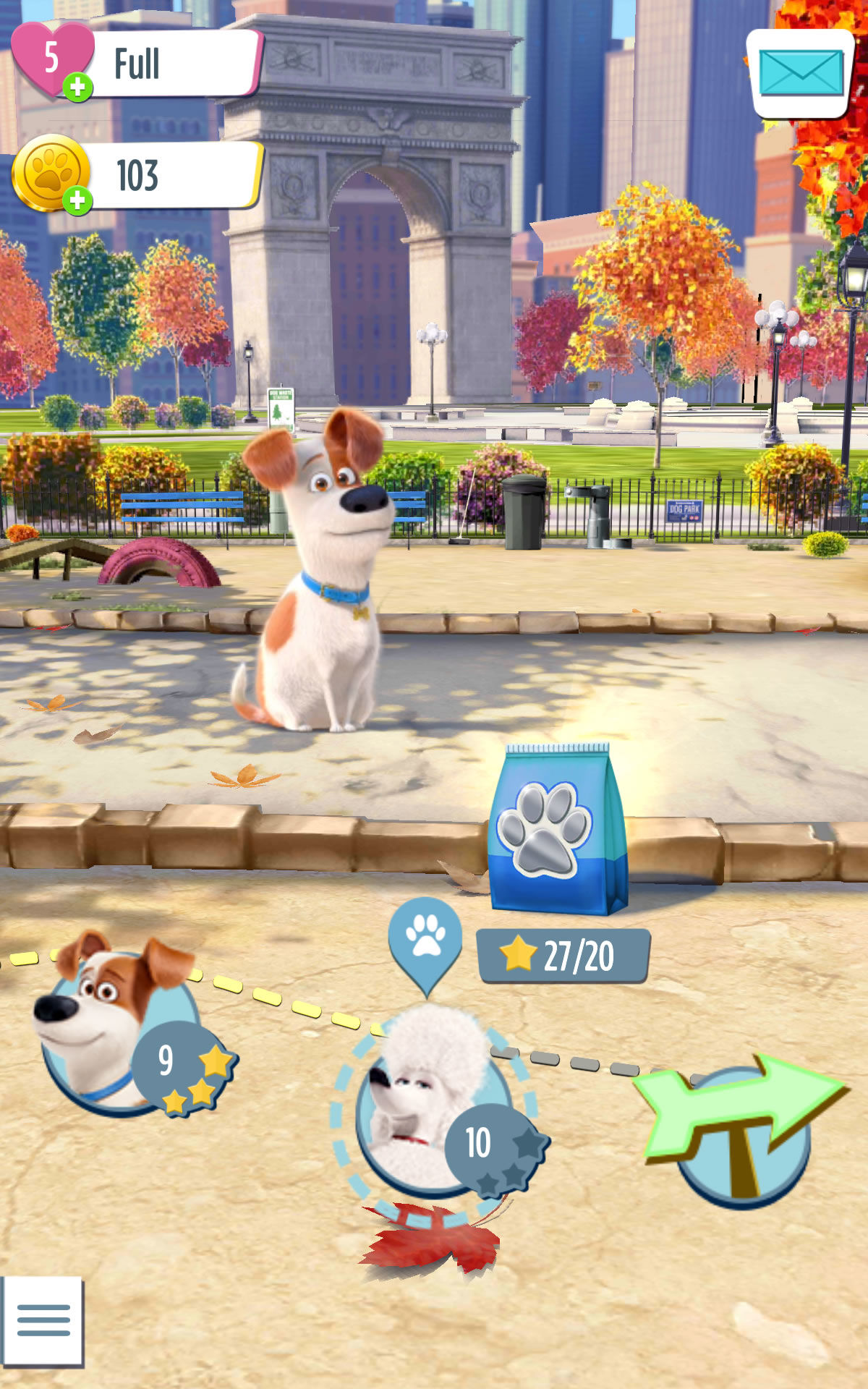Viewport: 868px width, 1389px height.
Task: Open the mailbox envelope button
Action: pos(800,73)
